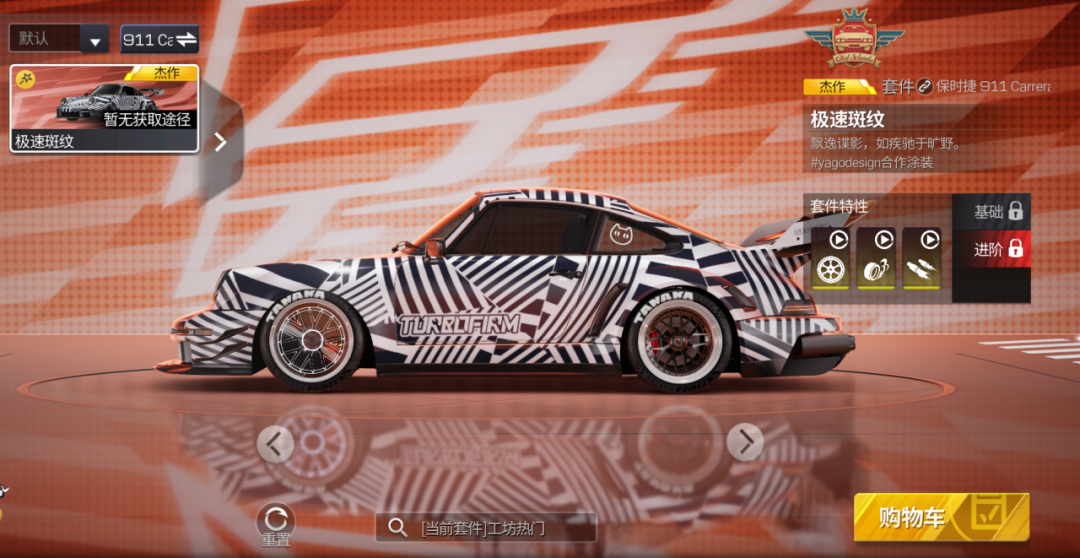Select the 极速斑纹 livery thumbnail
The width and height of the screenshot is (1080, 558).
[x=105, y=109]
